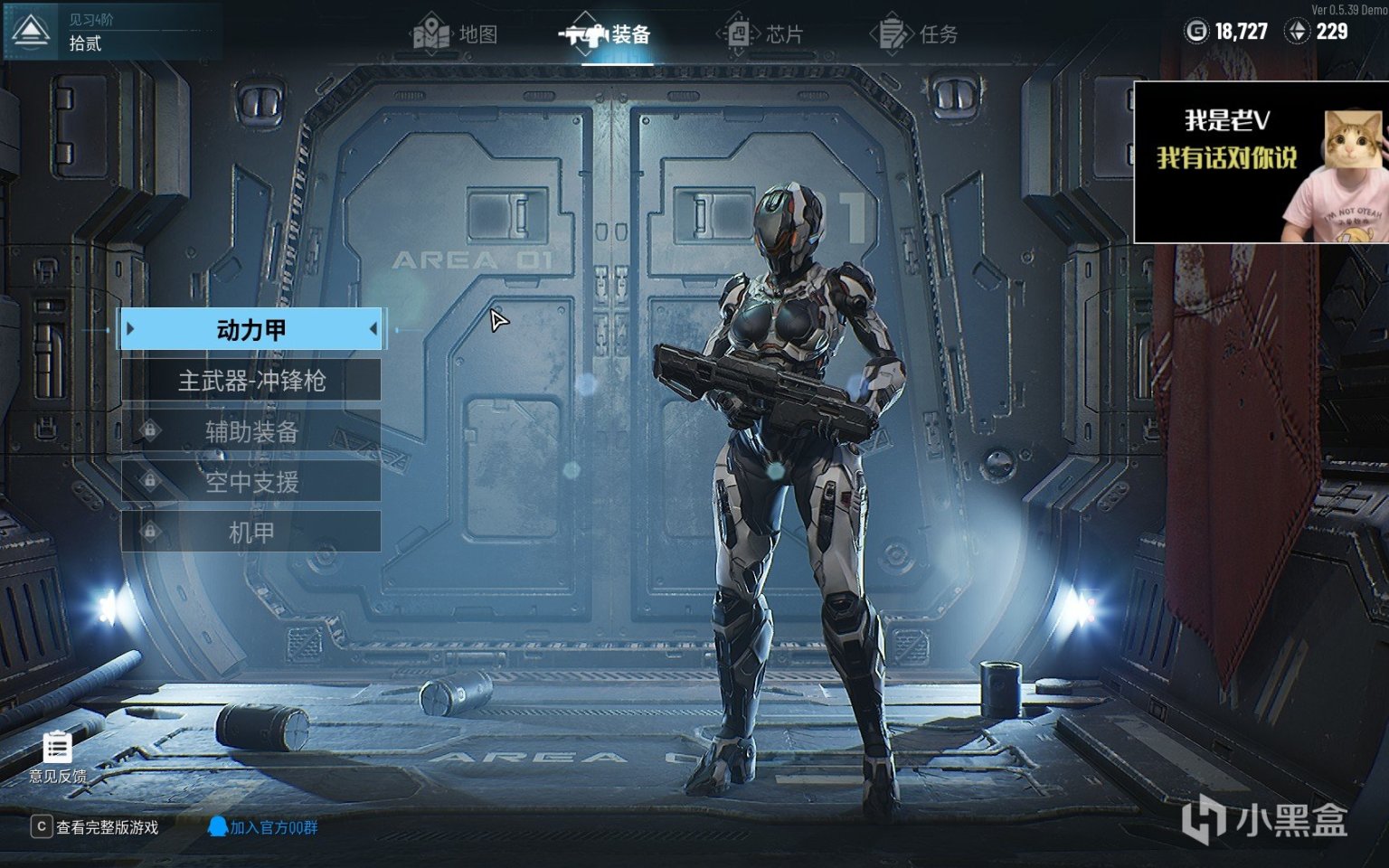
Task: Select 主武器-冲锋枪 primary weapon entry
Action: click(x=251, y=381)
